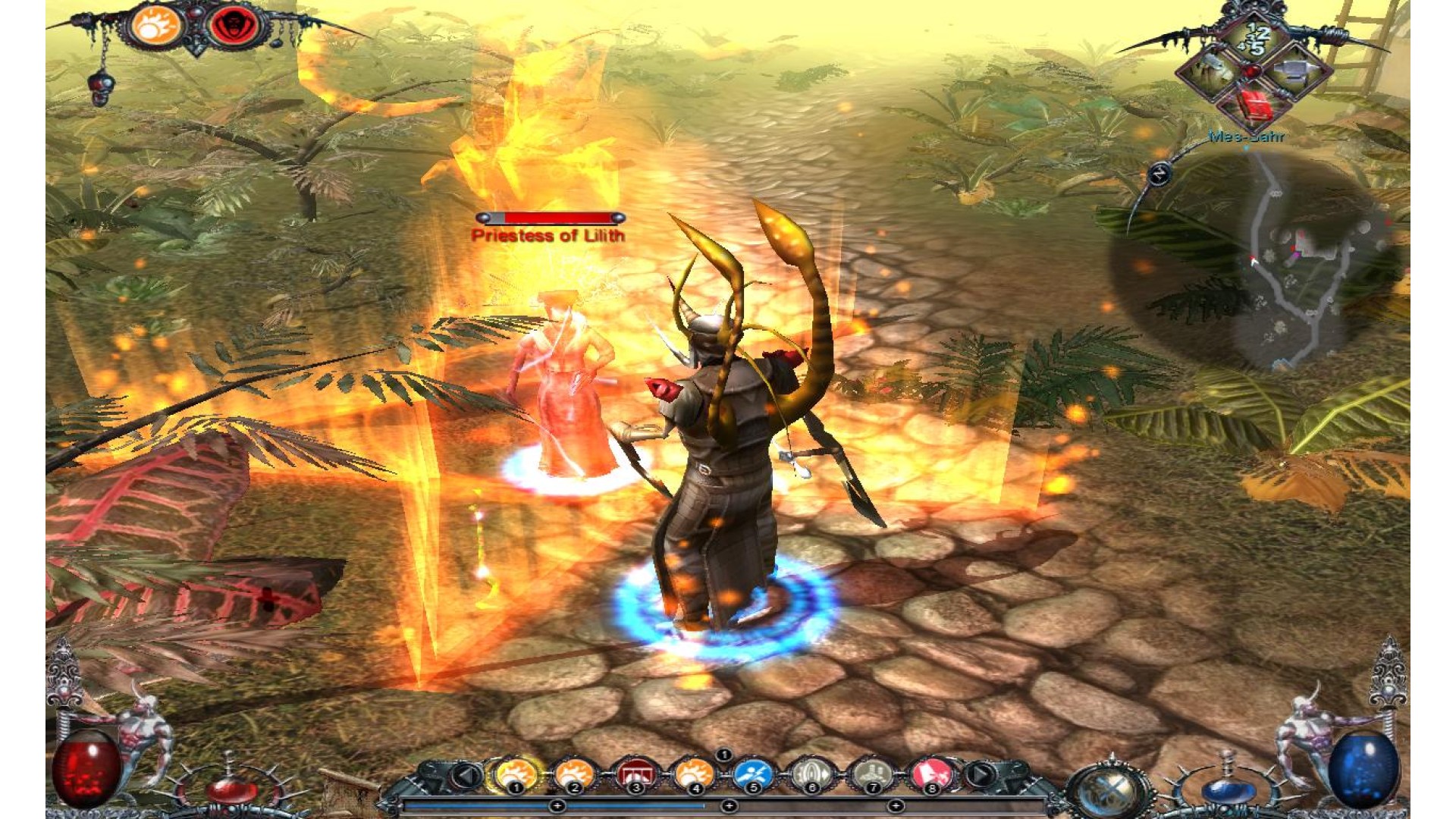Activate the fireball skill in hotbar slot 1
The image size is (1456, 819).
[517, 774]
